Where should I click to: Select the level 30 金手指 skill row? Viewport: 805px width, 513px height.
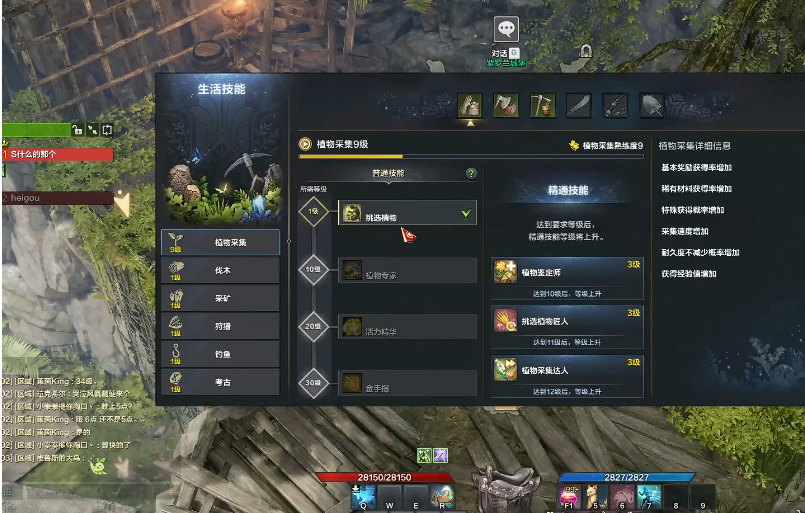(x=407, y=382)
